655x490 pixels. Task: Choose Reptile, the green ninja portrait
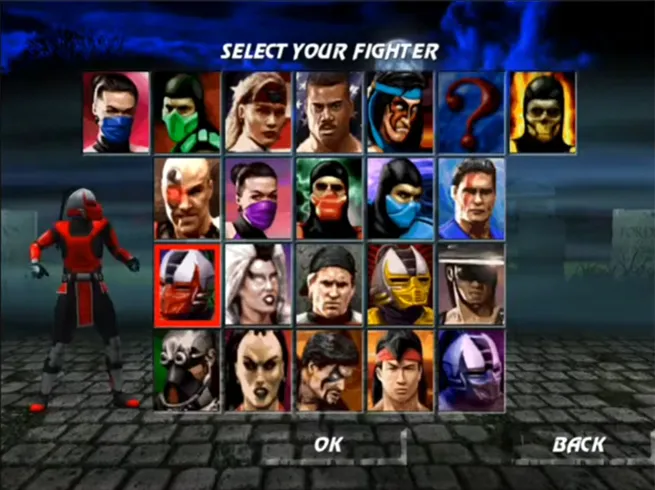coord(187,111)
